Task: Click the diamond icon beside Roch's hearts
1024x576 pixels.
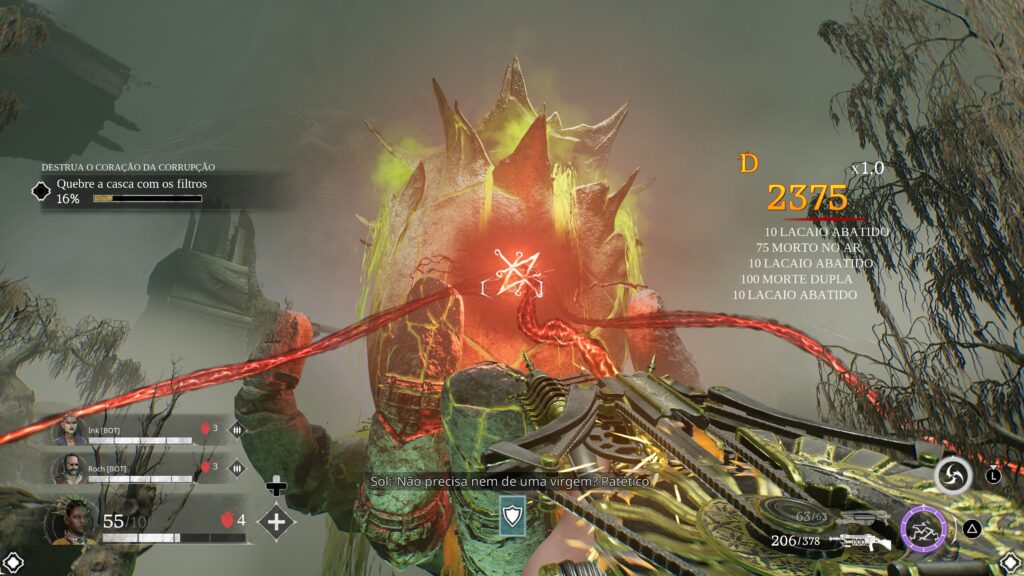Action: coord(237,467)
